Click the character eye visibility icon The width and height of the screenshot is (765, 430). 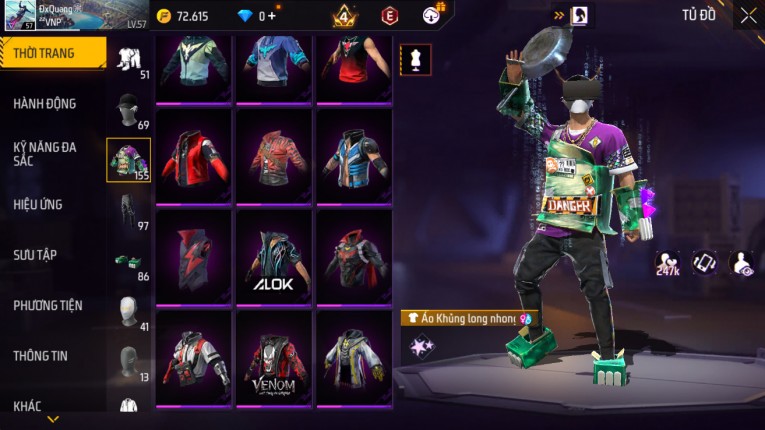pyautogui.click(x=741, y=263)
